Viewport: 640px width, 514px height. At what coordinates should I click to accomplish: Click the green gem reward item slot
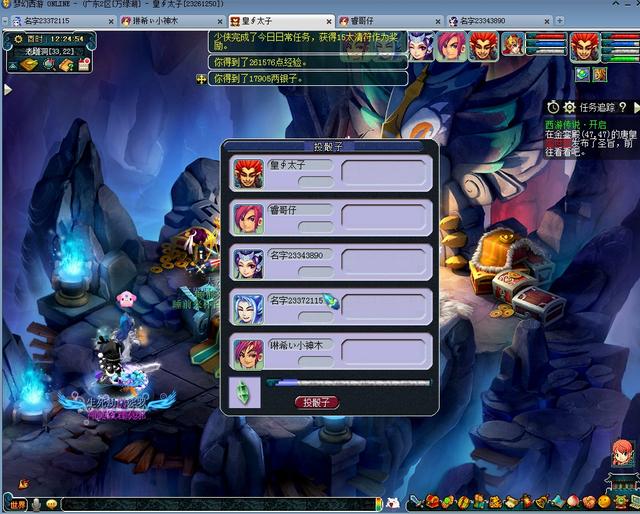[245, 391]
